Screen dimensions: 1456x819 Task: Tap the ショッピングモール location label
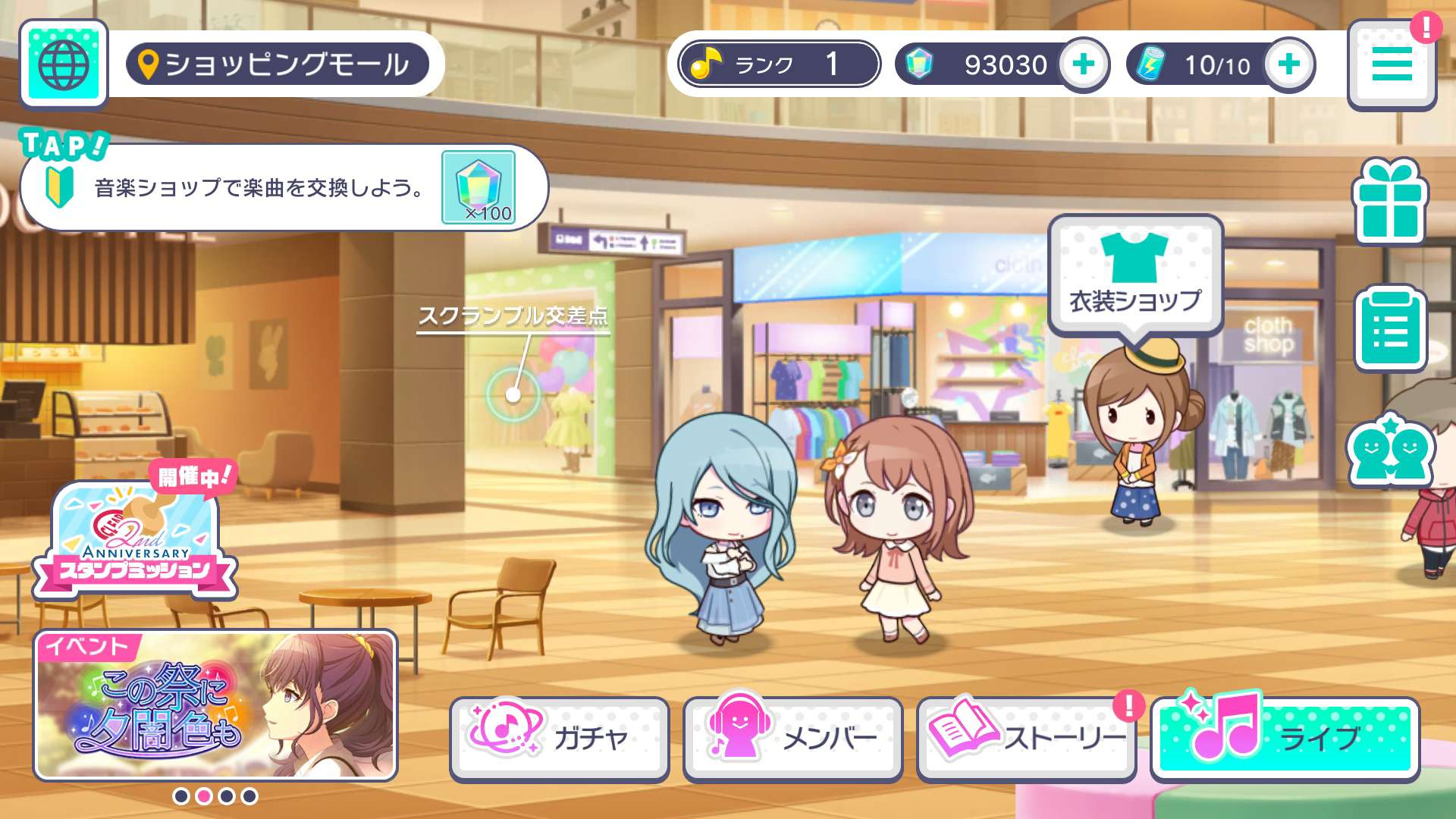(x=278, y=64)
